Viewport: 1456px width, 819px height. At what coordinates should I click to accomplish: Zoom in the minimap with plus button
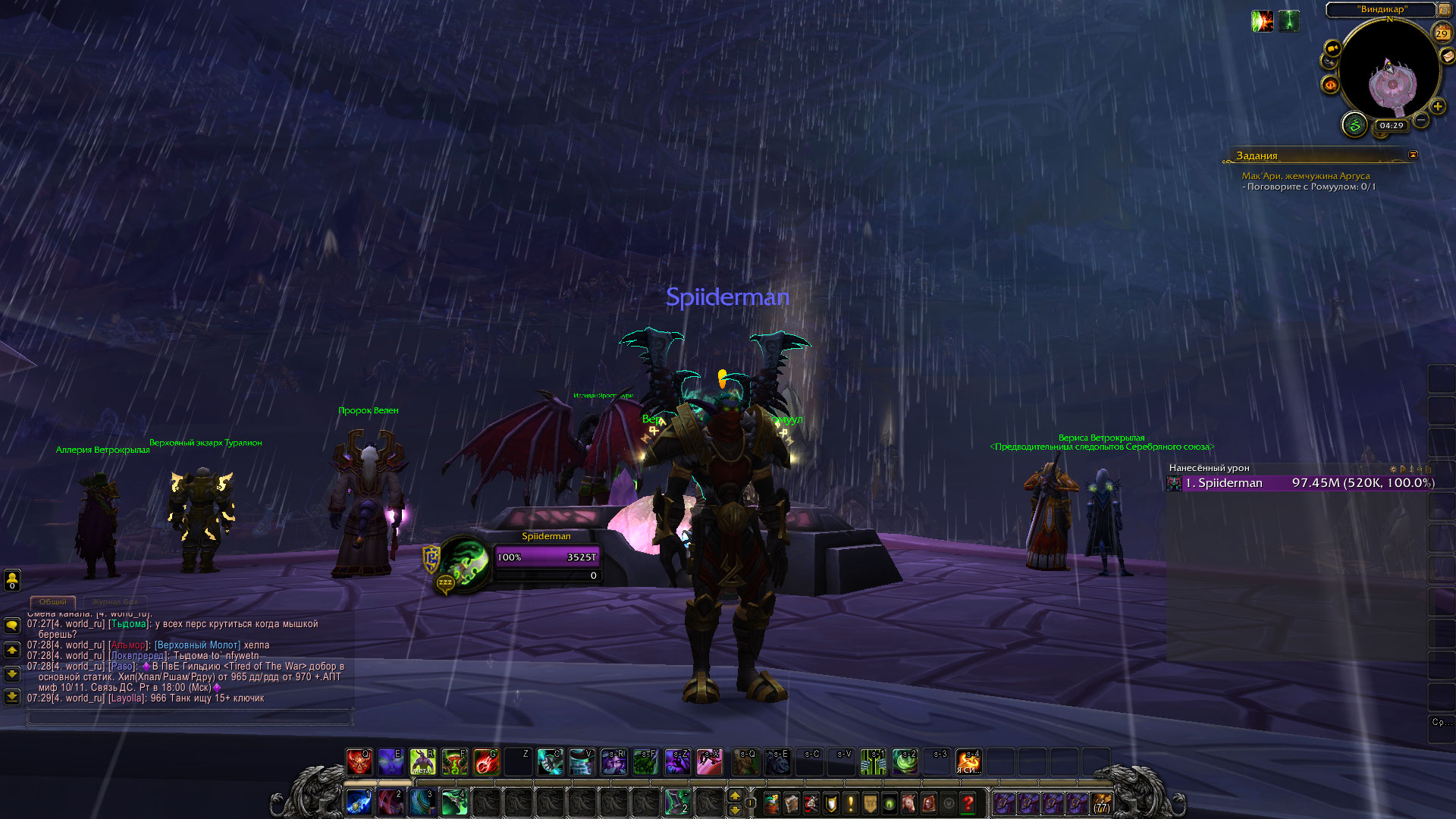click(x=1437, y=107)
